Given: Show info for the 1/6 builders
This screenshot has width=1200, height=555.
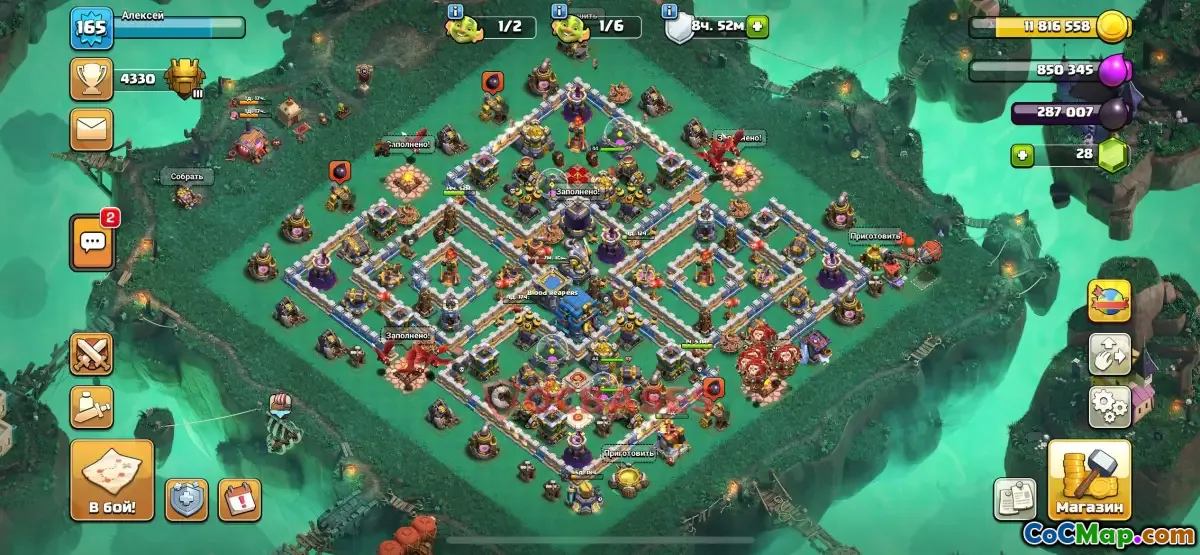Looking at the screenshot, I should click(559, 11).
